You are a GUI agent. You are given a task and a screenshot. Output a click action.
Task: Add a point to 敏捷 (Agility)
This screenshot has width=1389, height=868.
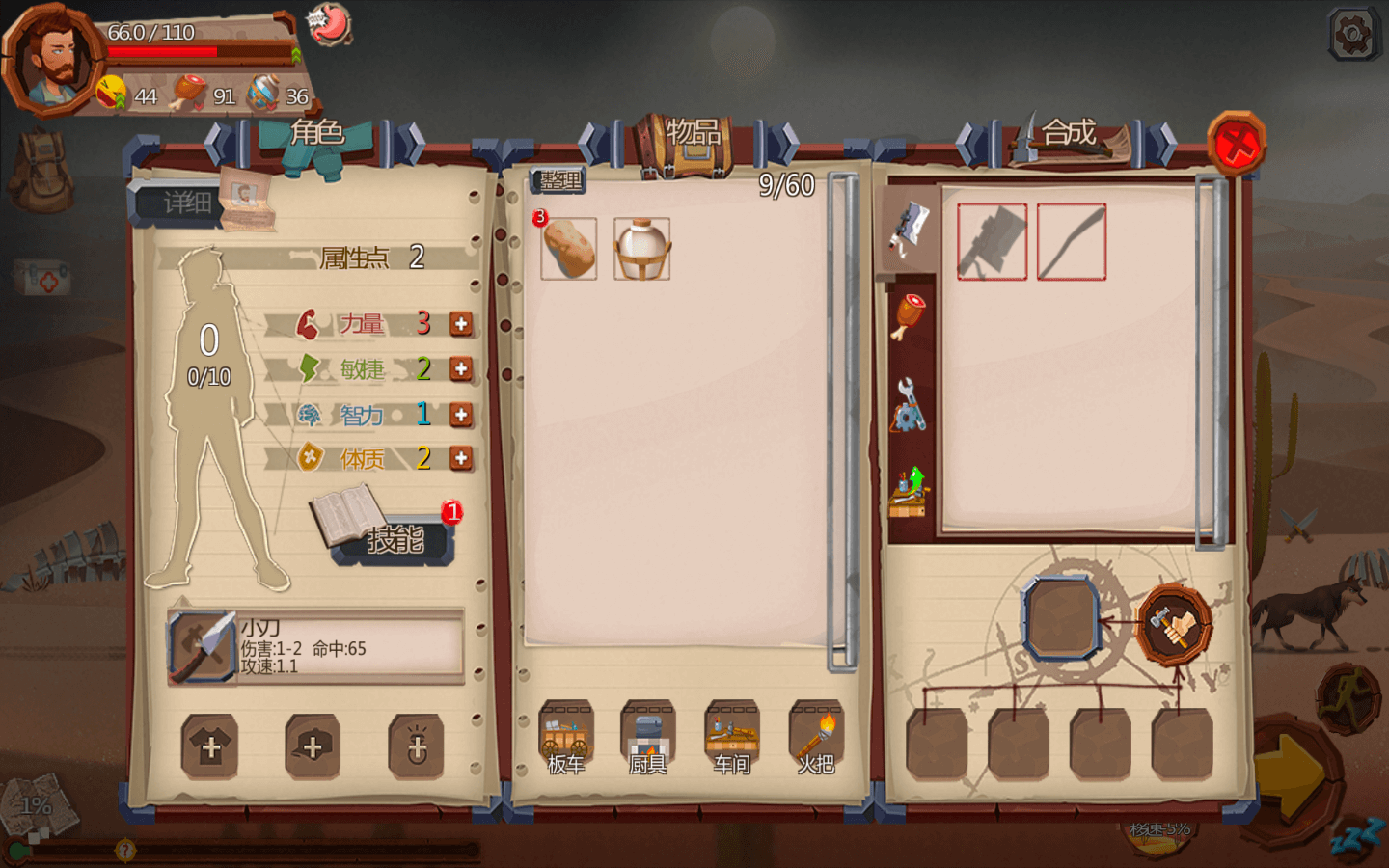coord(461,369)
